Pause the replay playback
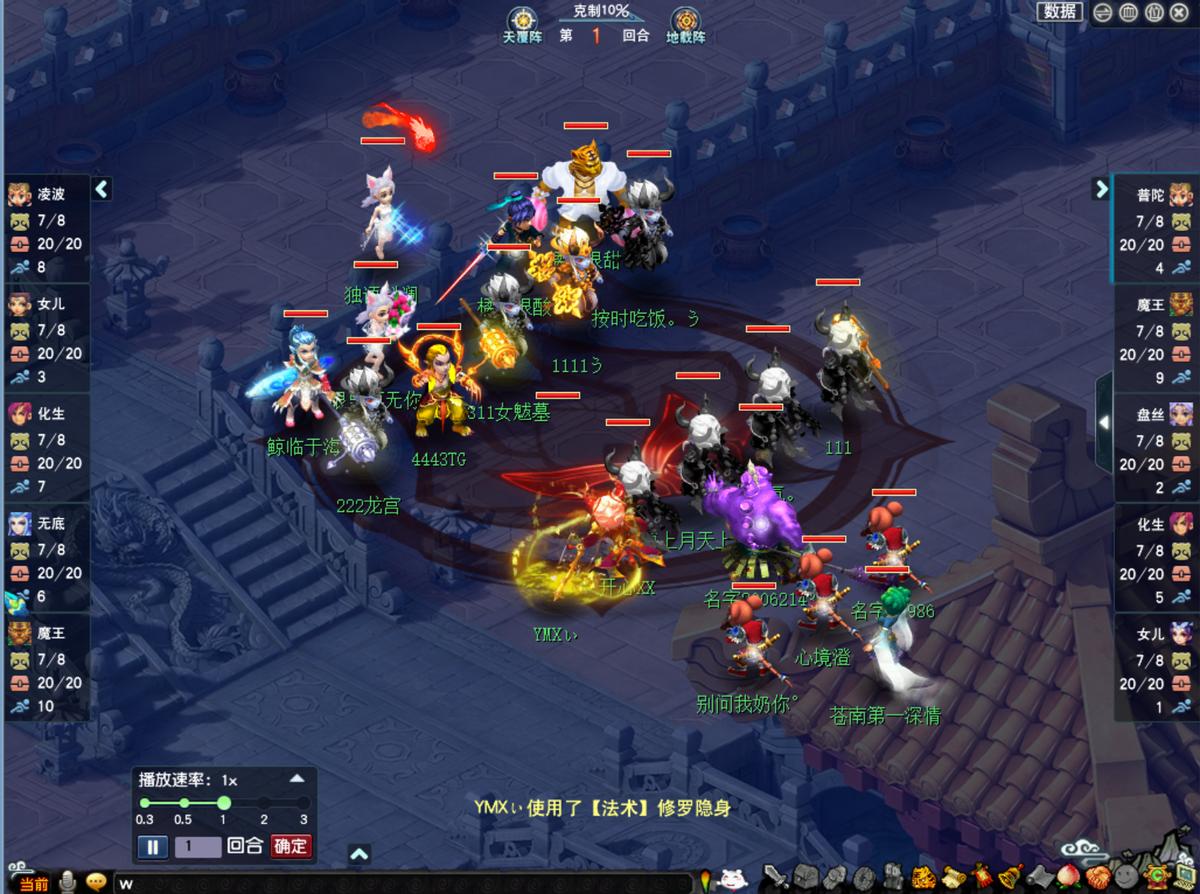 click(152, 847)
